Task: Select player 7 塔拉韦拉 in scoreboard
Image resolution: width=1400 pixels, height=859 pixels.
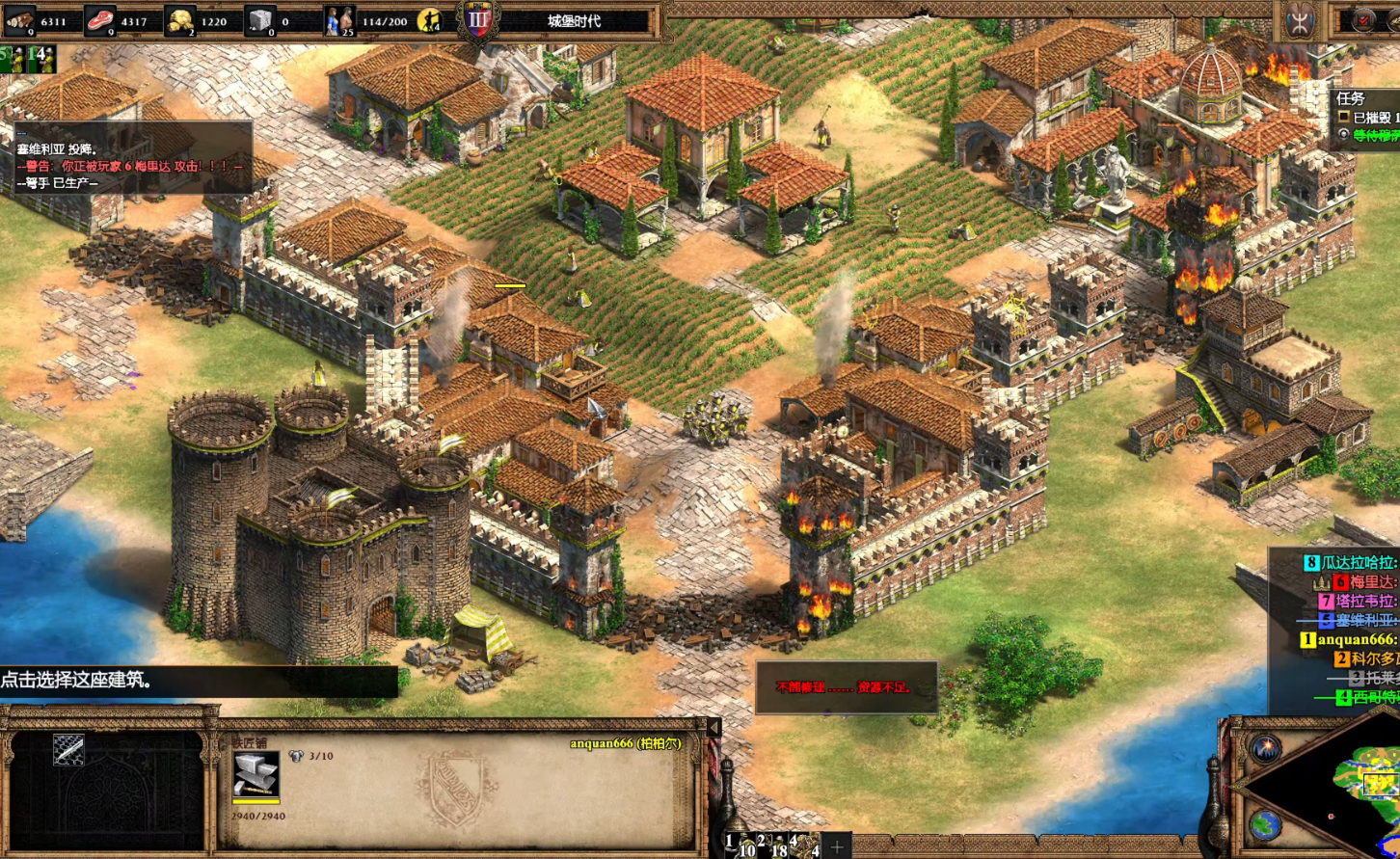Action: [1358, 601]
